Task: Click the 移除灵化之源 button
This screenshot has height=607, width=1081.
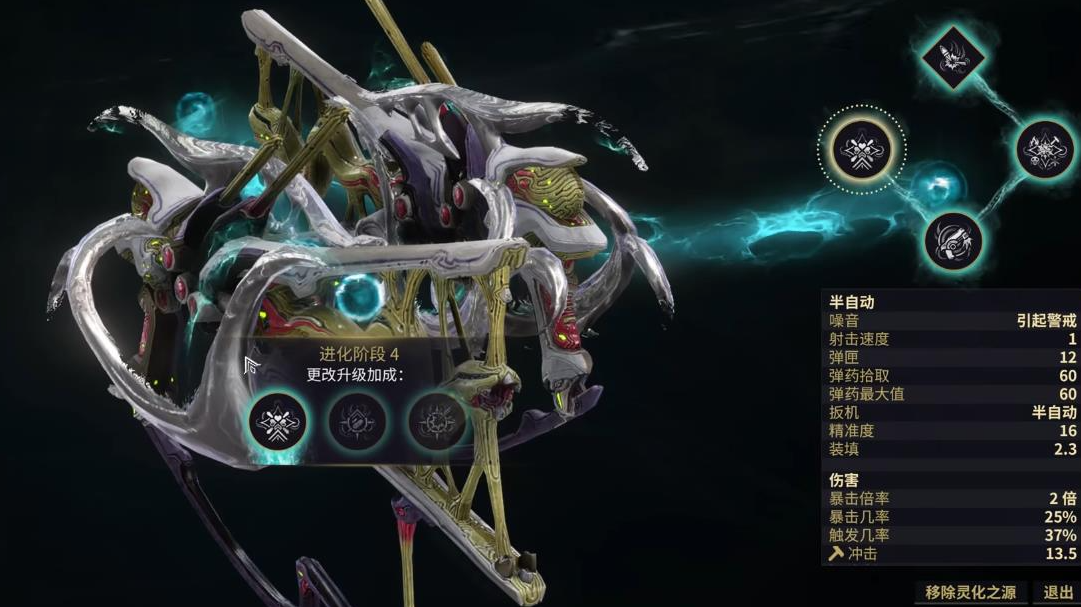Action: [x=968, y=592]
